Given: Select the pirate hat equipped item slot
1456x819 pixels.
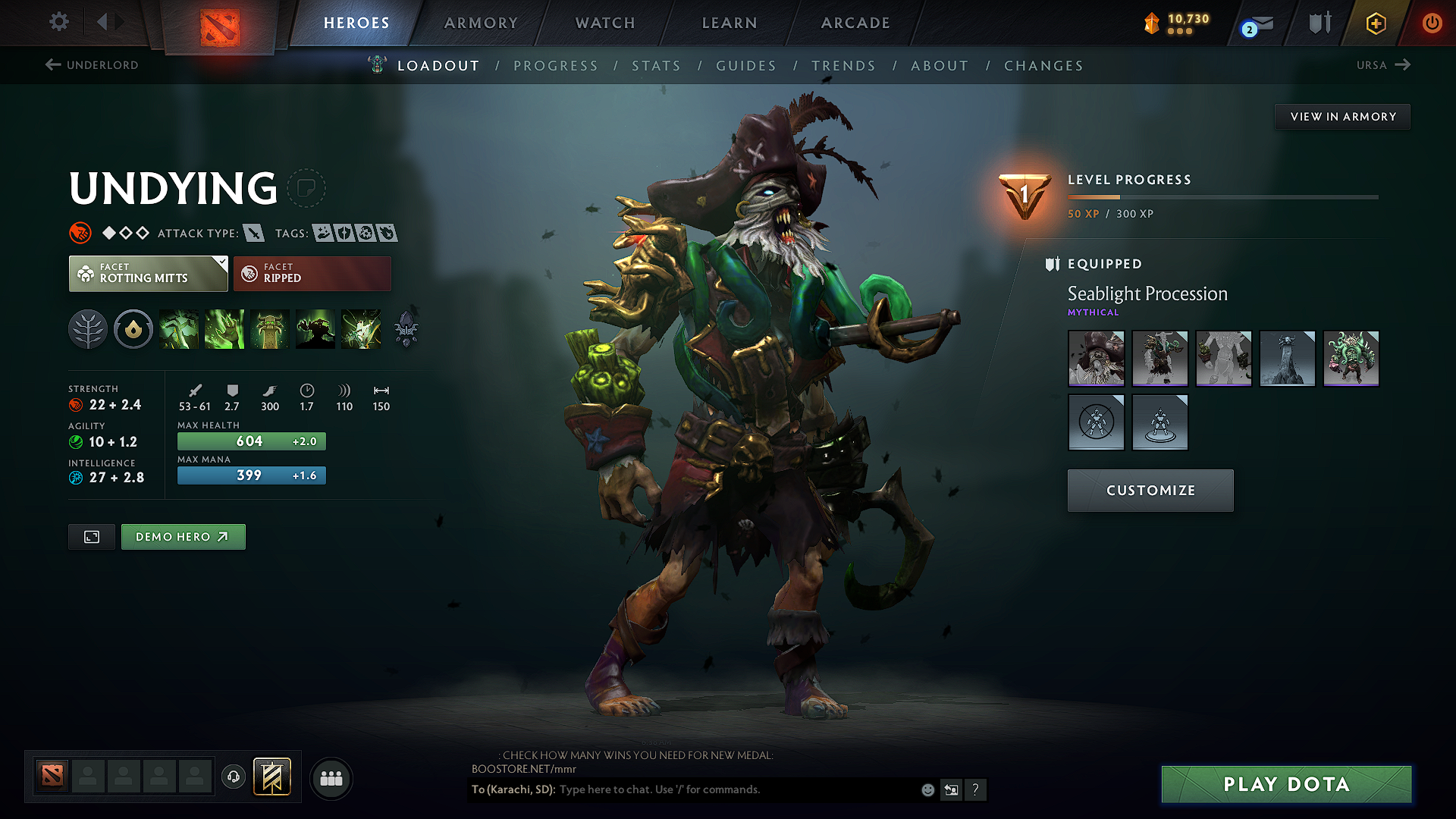Looking at the screenshot, I should pyautogui.click(x=1096, y=359).
